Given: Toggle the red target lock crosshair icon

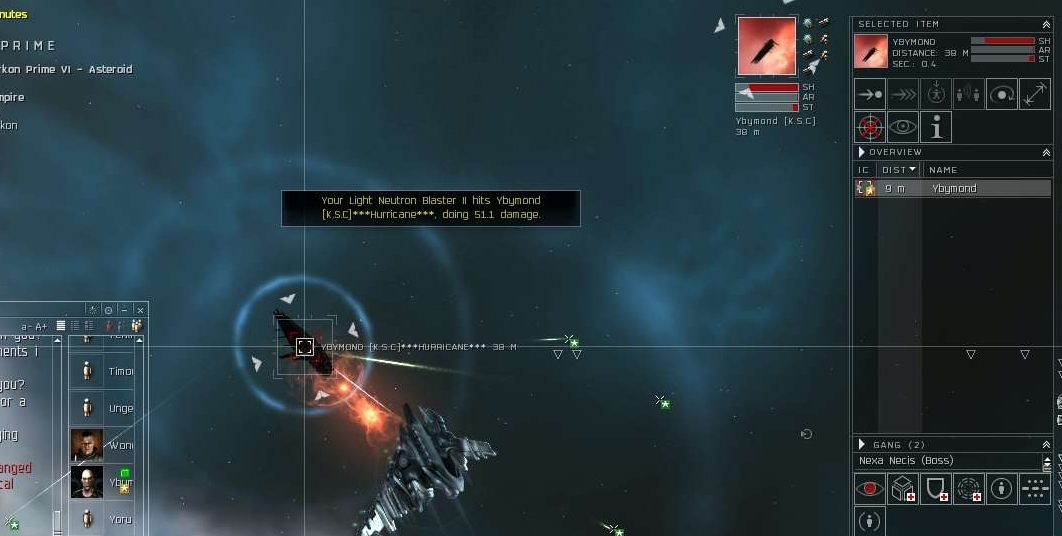Looking at the screenshot, I should point(870,127).
